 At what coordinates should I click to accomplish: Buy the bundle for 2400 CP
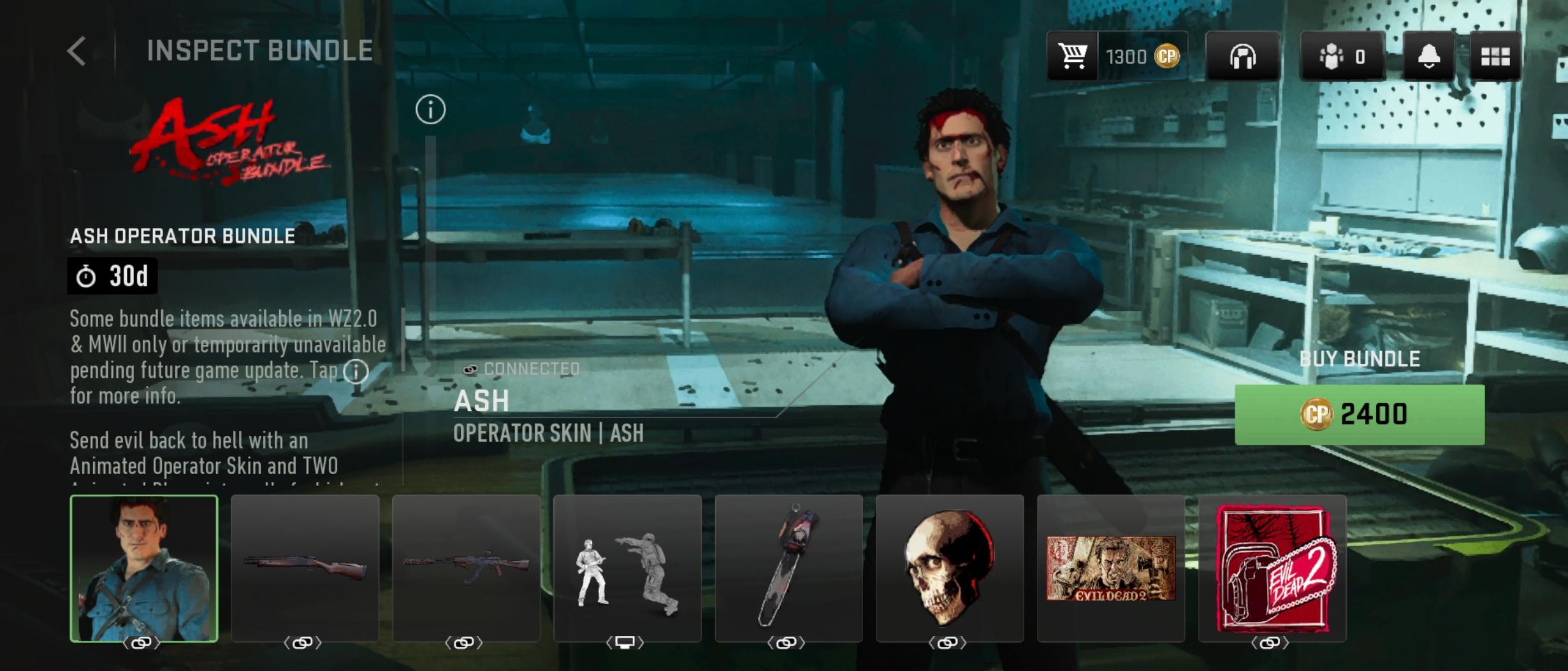pyautogui.click(x=1359, y=414)
